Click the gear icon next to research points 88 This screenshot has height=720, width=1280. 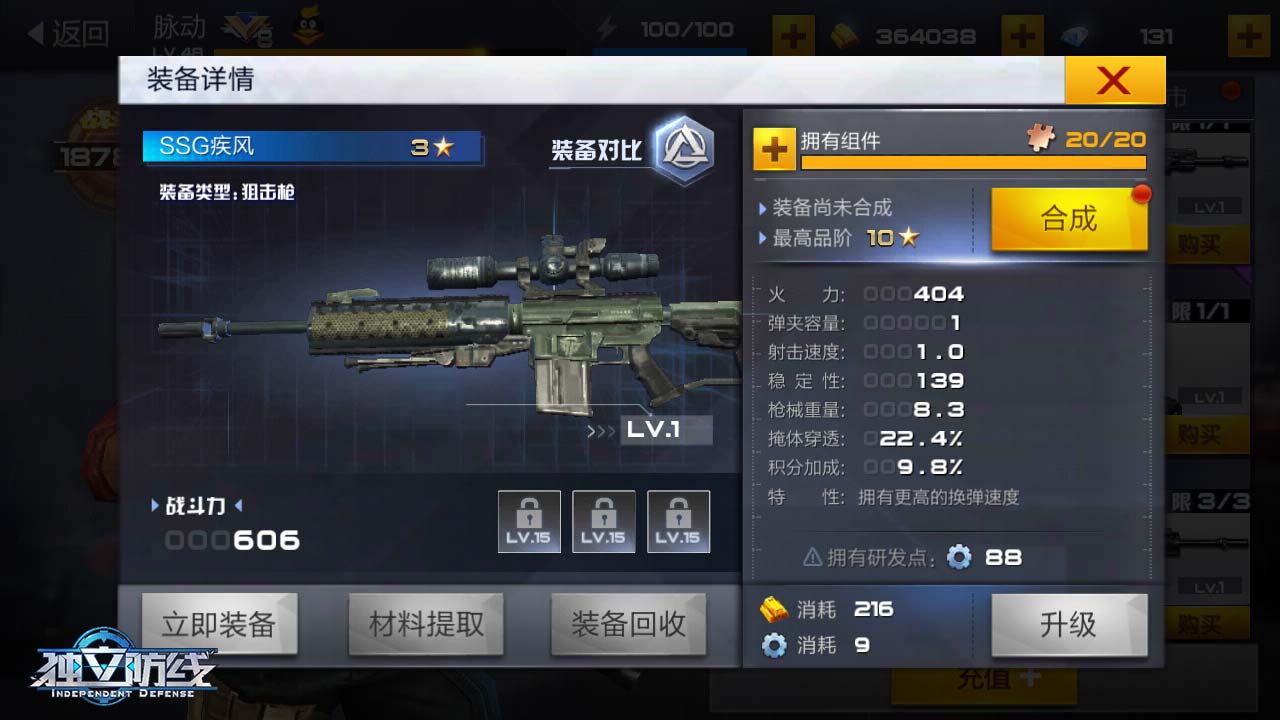pos(958,558)
